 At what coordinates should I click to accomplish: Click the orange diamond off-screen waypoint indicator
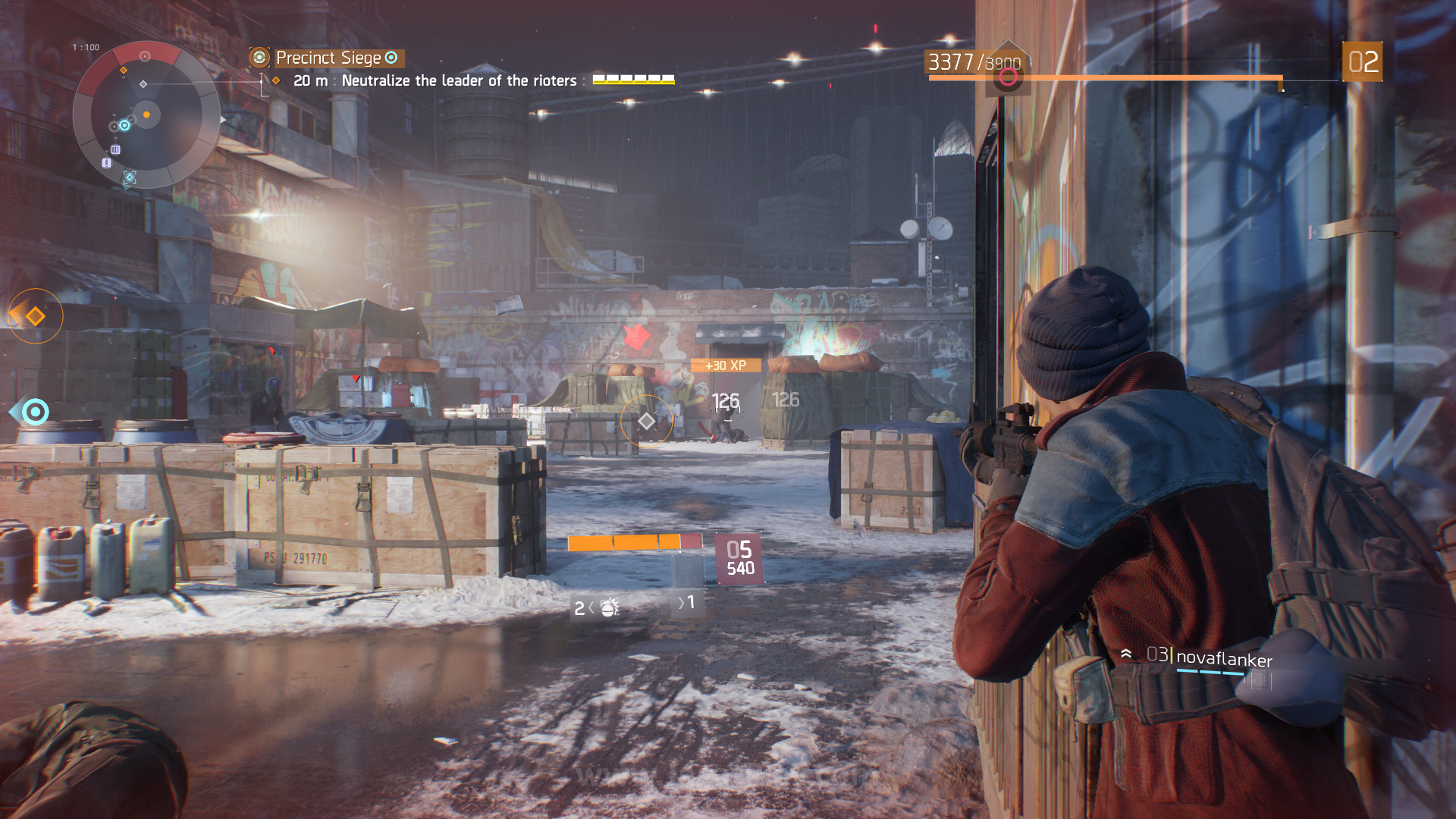tap(35, 316)
